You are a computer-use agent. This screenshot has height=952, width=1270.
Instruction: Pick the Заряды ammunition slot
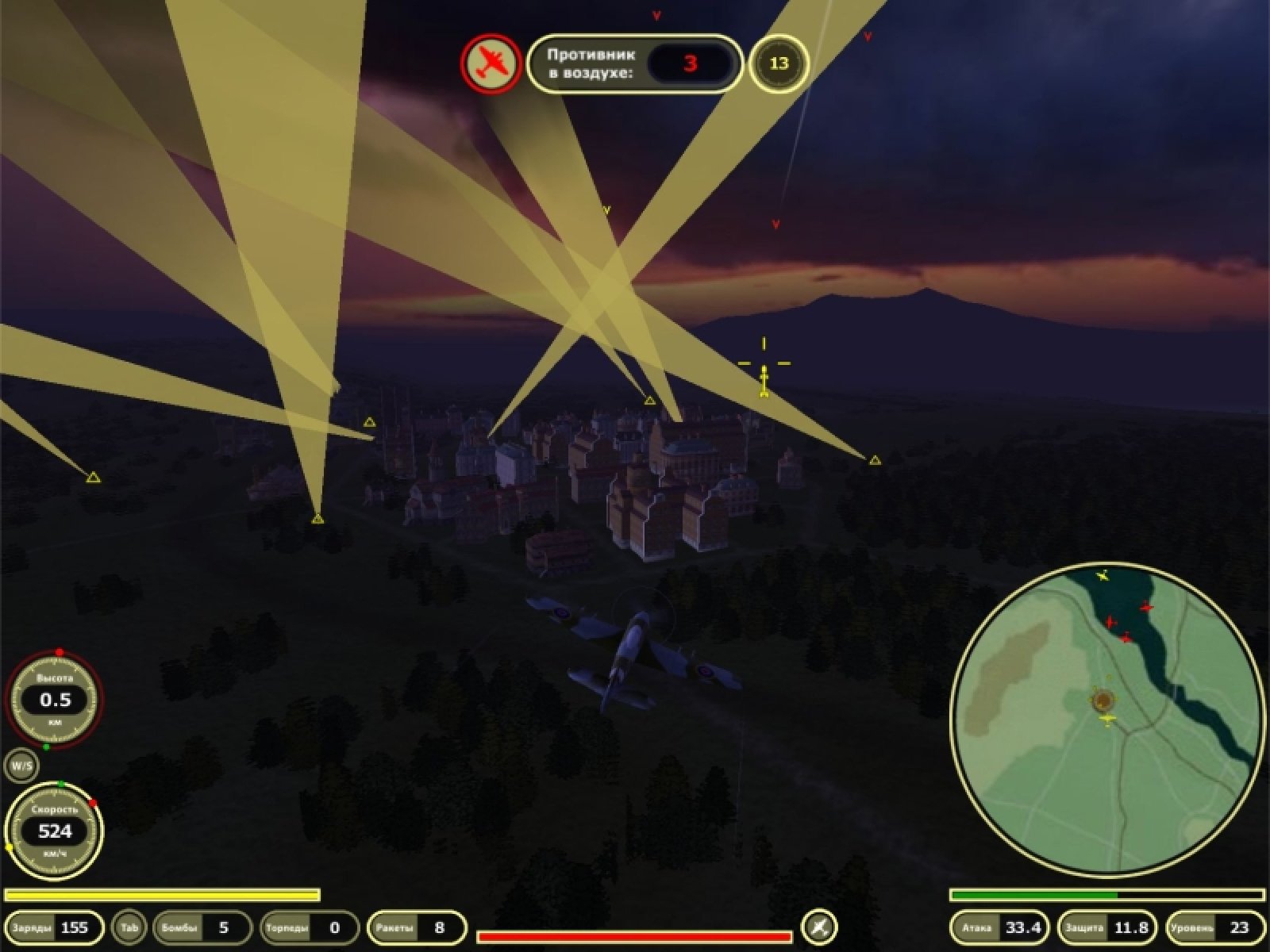(x=52, y=927)
